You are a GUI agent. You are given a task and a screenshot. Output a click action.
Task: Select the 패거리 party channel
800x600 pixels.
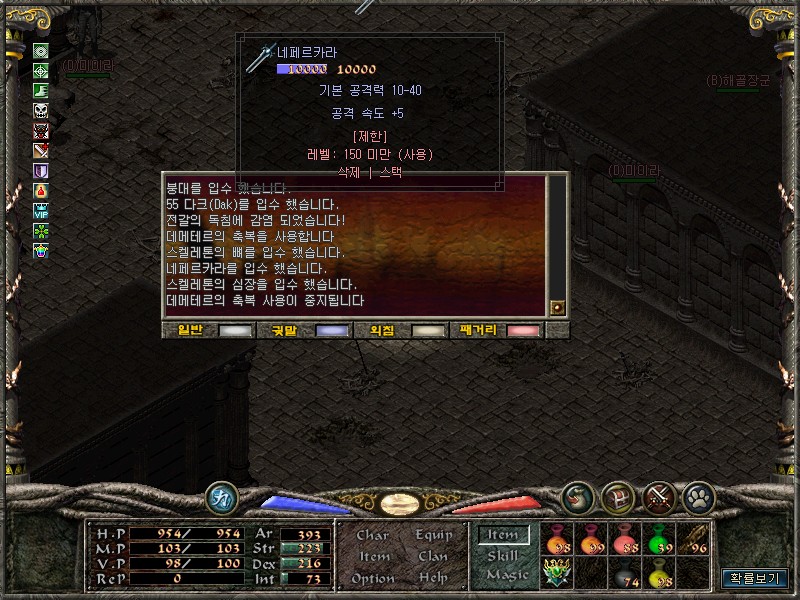click(x=478, y=330)
